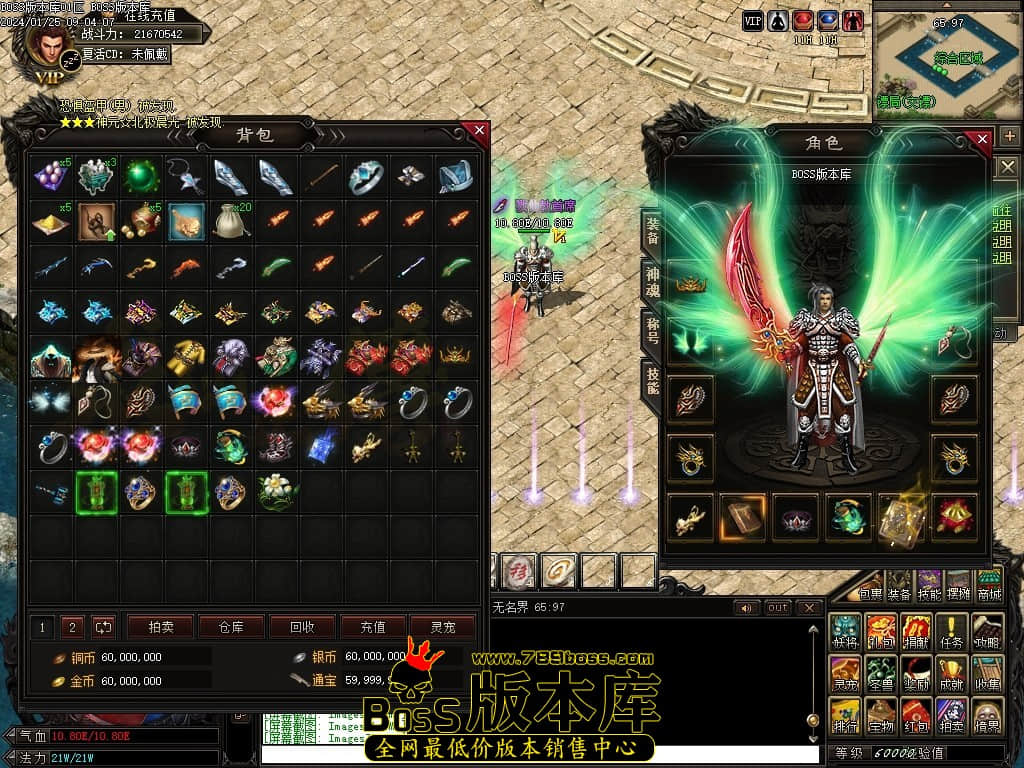Image resolution: width=1024 pixels, height=768 pixels.
Task: Open the 商城 shop icon
Action: pyautogui.click(x=988, y=586)
